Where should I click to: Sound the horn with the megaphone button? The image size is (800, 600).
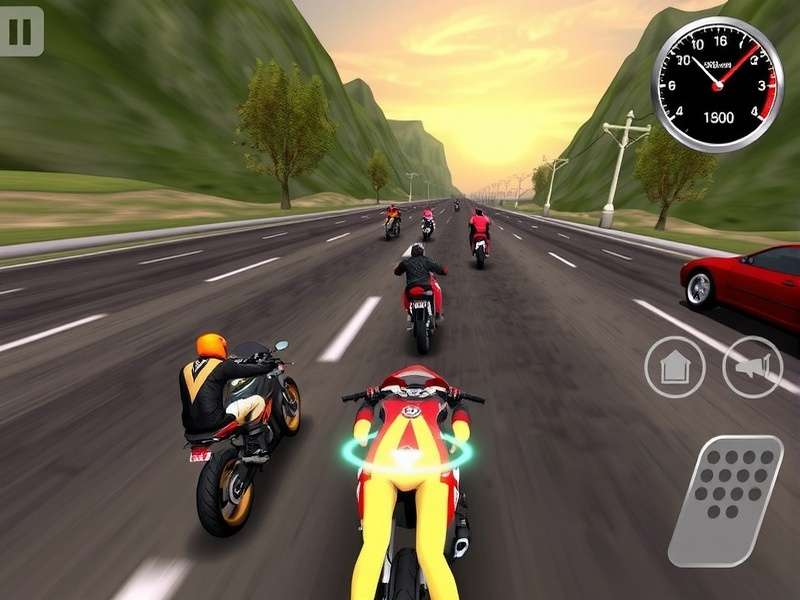pyautogui.click(x=752, y=367)
